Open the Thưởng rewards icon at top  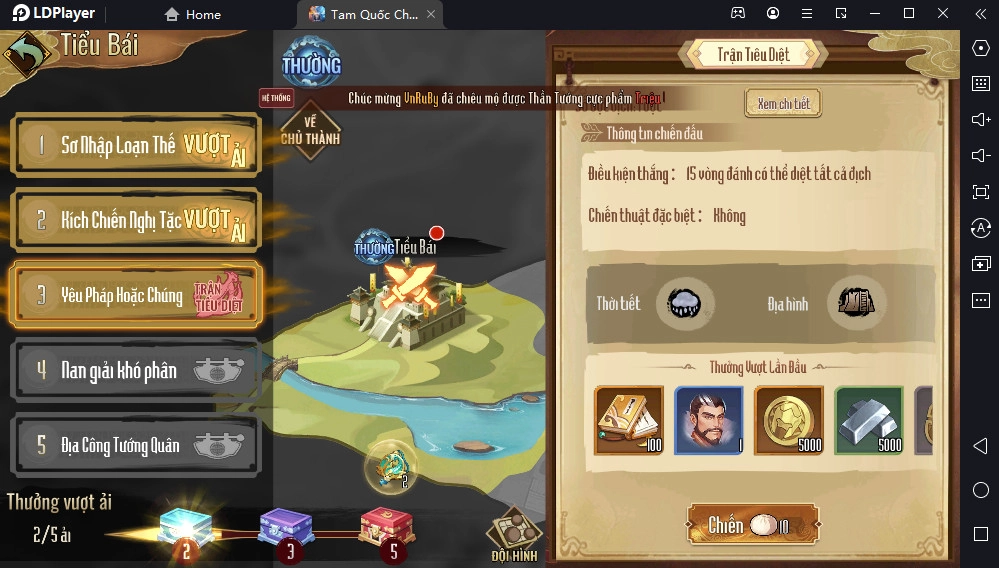311,63
